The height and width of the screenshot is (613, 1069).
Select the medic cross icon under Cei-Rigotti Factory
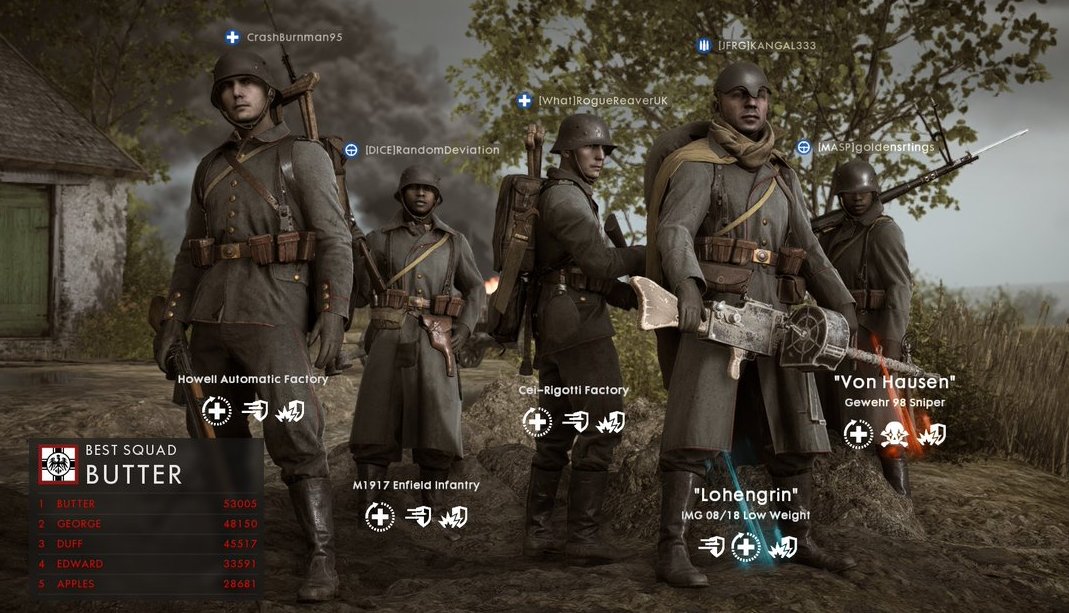click(x=538, y=422)
